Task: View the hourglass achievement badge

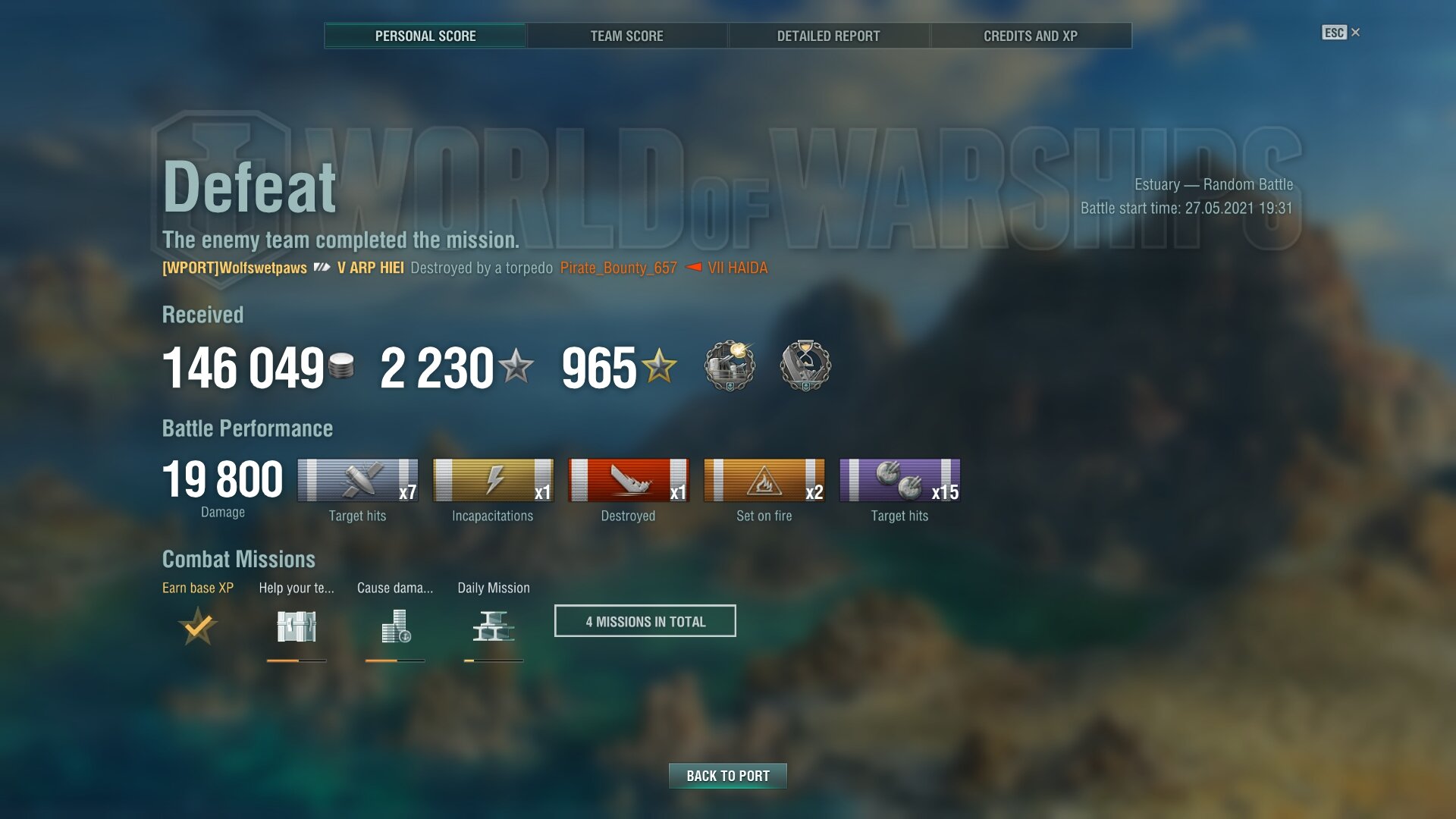Action: coord(805,366)
